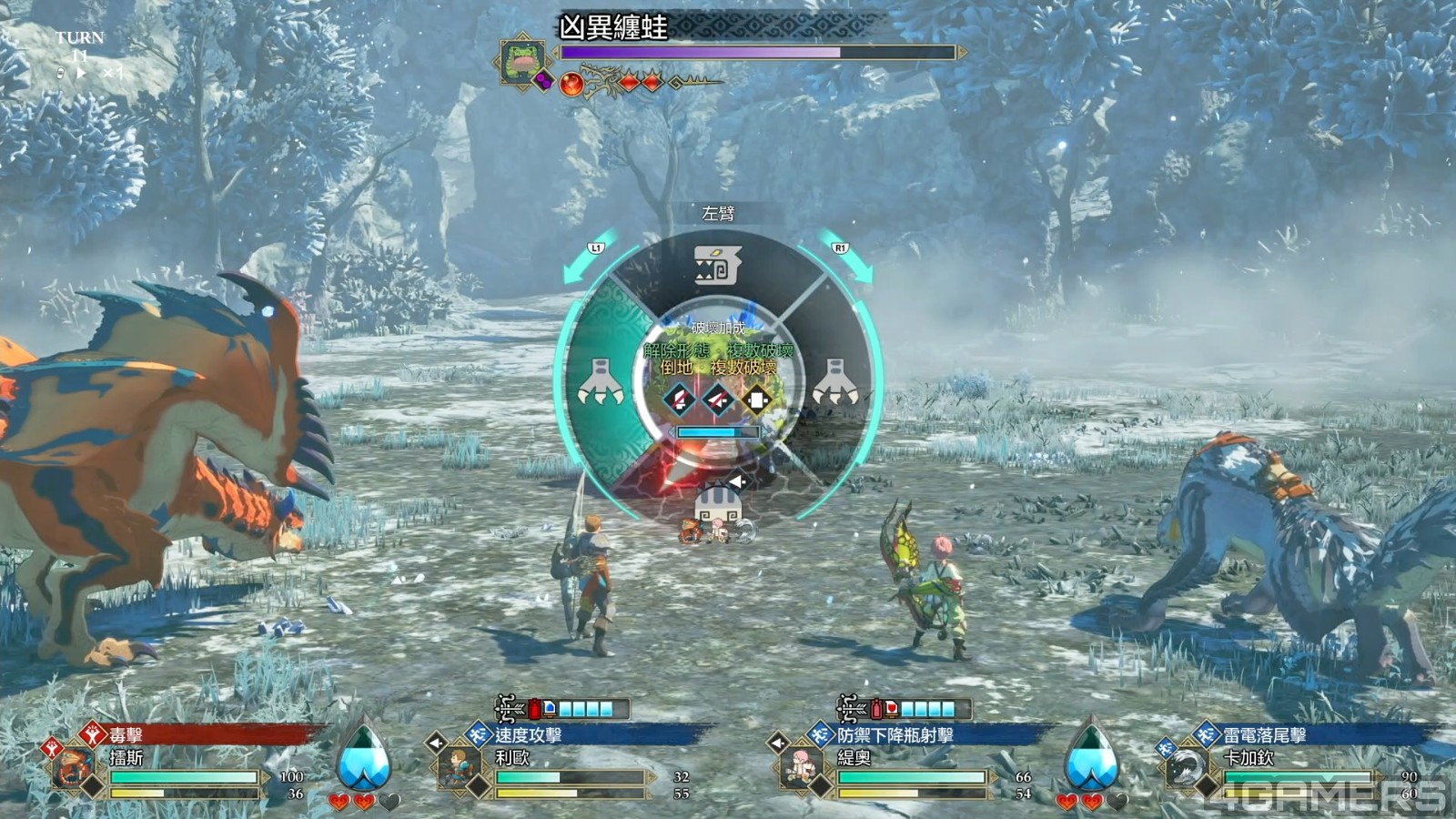Click the left blue kinship teardrop gauge
Viewport: 1456px width, 819px height.
point(363,756)
